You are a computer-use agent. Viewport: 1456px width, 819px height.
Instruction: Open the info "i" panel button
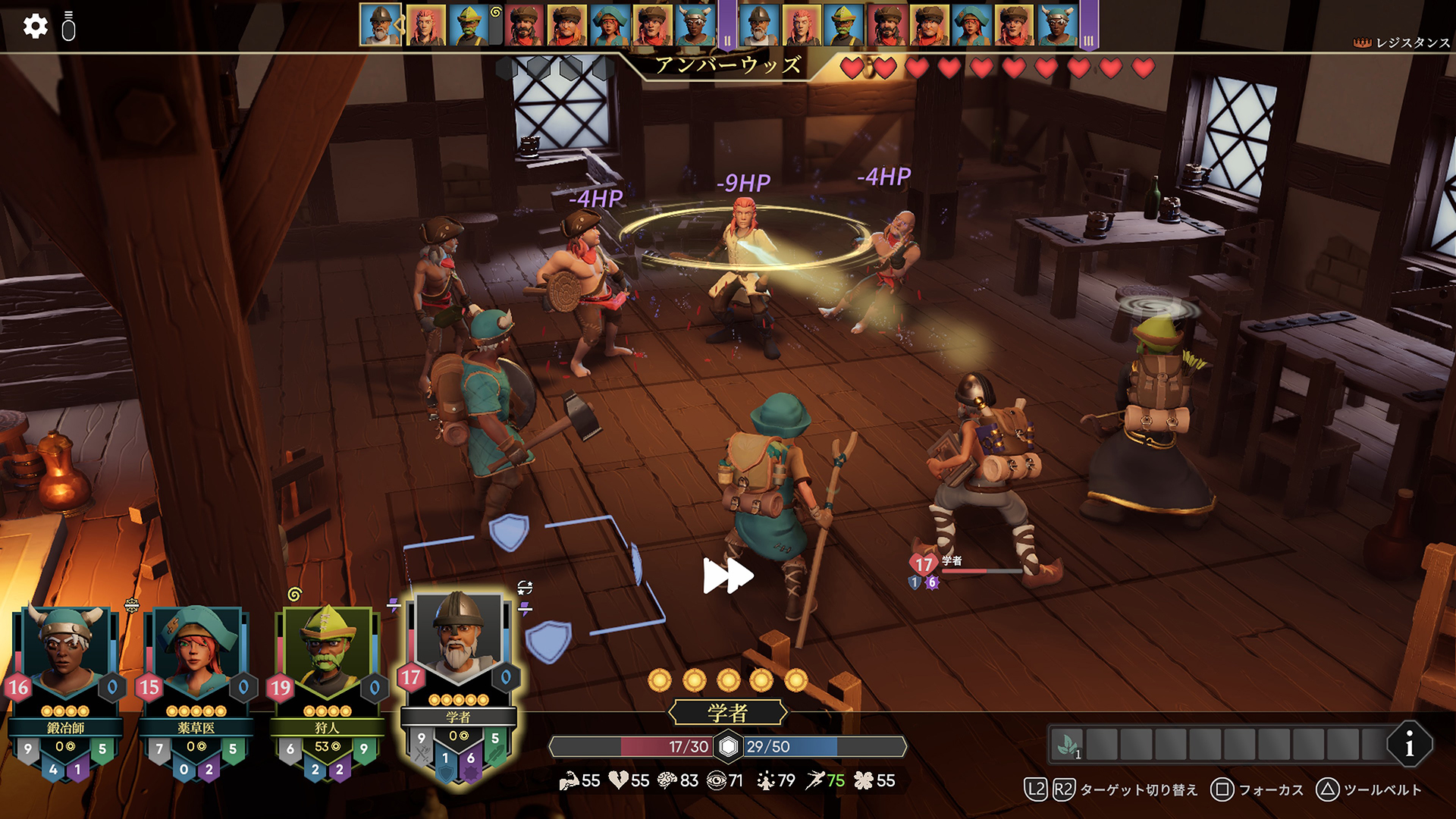(x=1409, y=745)
